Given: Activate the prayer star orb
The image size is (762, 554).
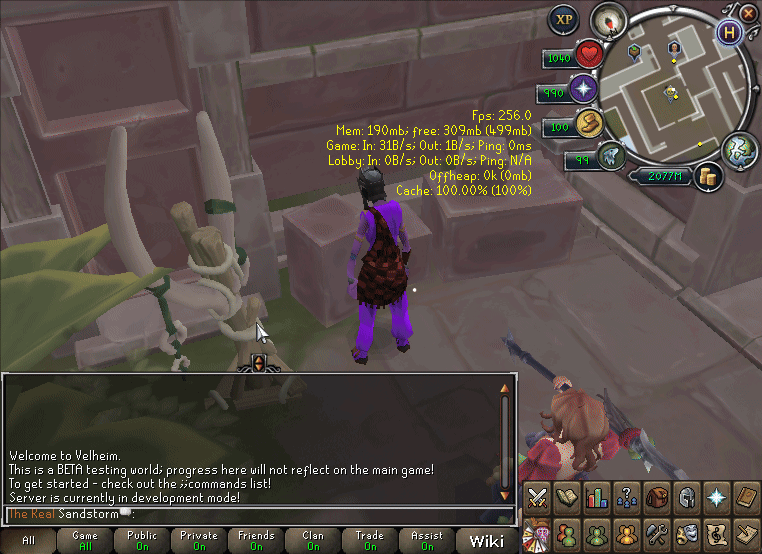Looking at the screenshot, I should pyautogui.click(x=584, y=91).
